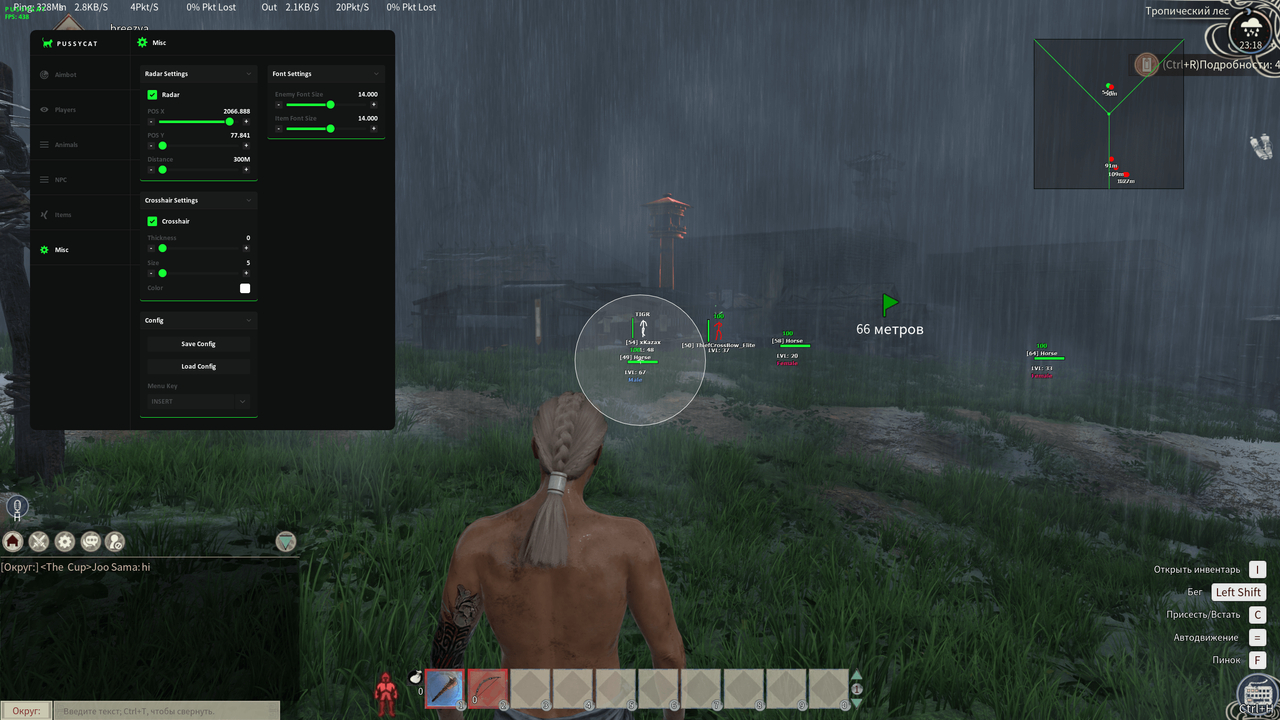Image resolution: width=1280 pixels, height=720 pixels.
Task: Expand the Config section header
Action: click(x=198, y=320)
